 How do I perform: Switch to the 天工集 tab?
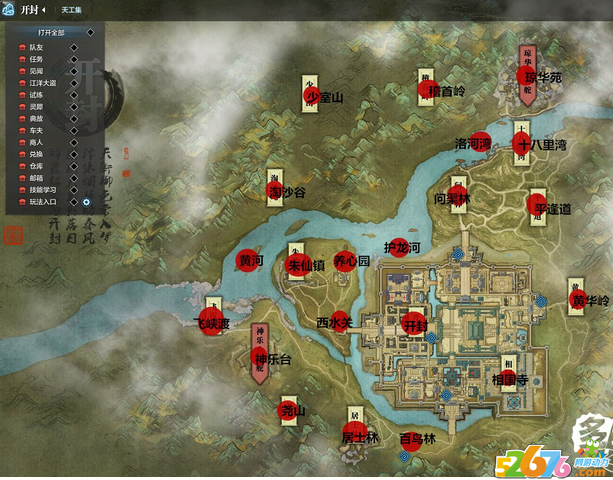pyautogui.click(x=72, y=9)
